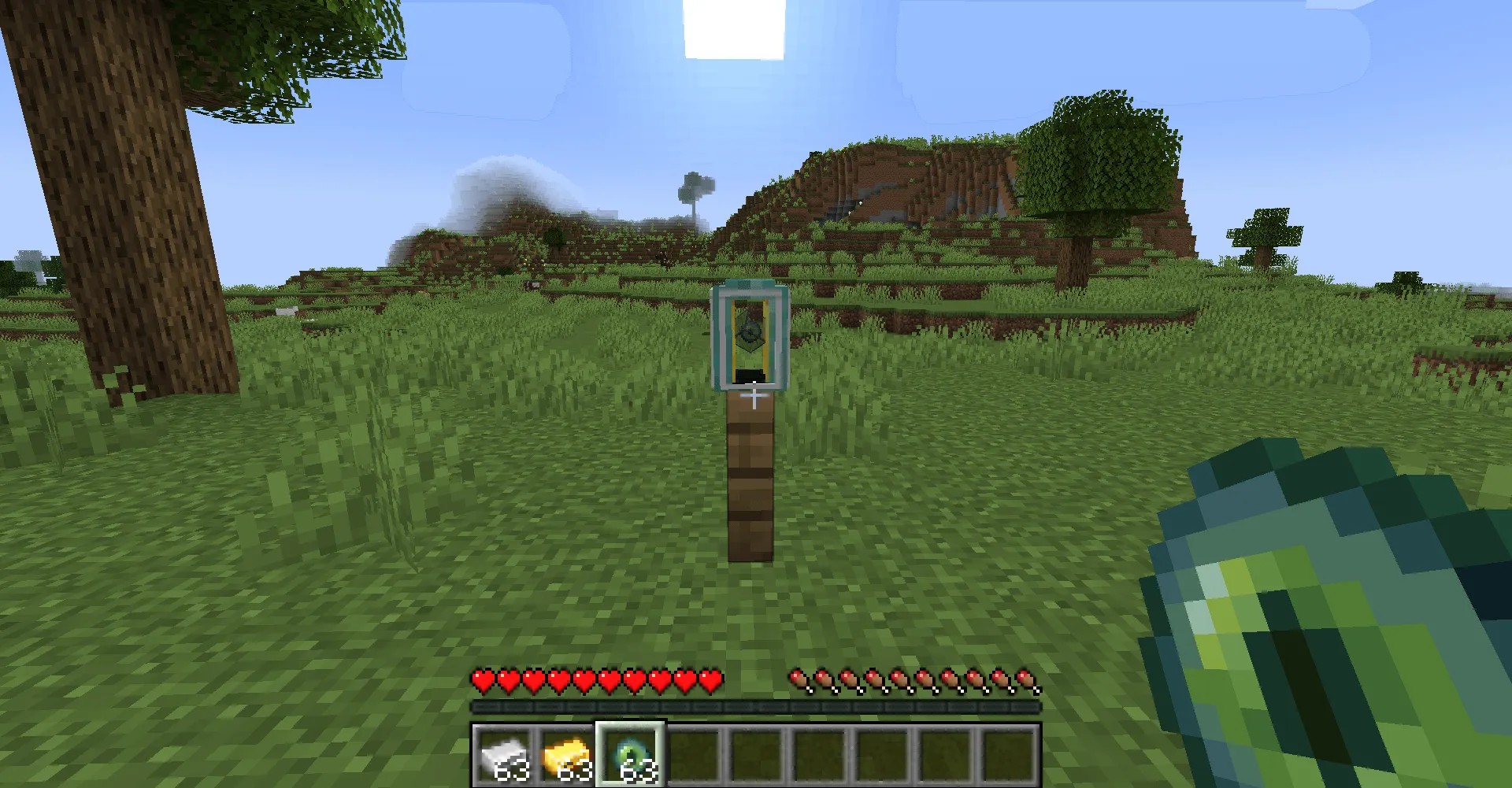The image size is (1512, 788).
Task: Click the rightmost heart in the health bar
Action: (x=708, y=680)
